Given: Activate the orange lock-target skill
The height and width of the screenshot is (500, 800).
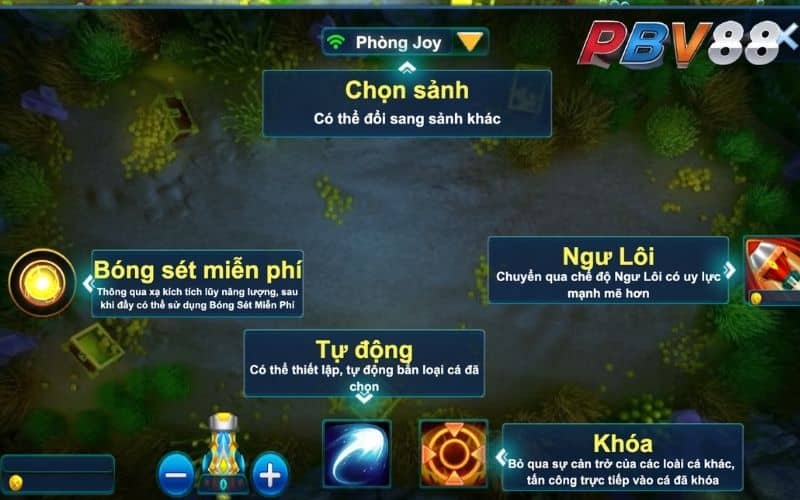Looking at the screenshot, I should pyautogui.click(x=453, y=454).
